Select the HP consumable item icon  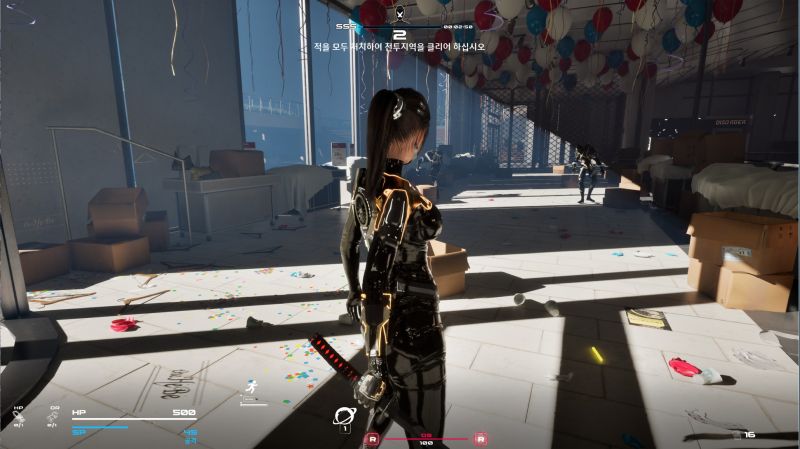click(18, 416)
